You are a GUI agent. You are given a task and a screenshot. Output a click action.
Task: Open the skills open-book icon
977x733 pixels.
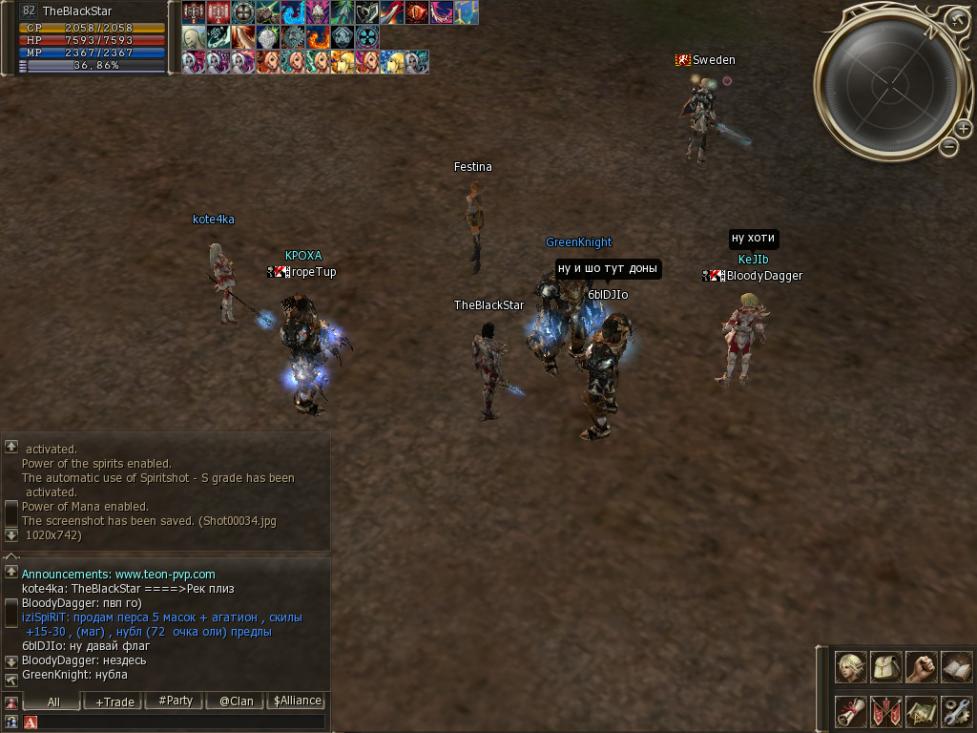(956, 666)
